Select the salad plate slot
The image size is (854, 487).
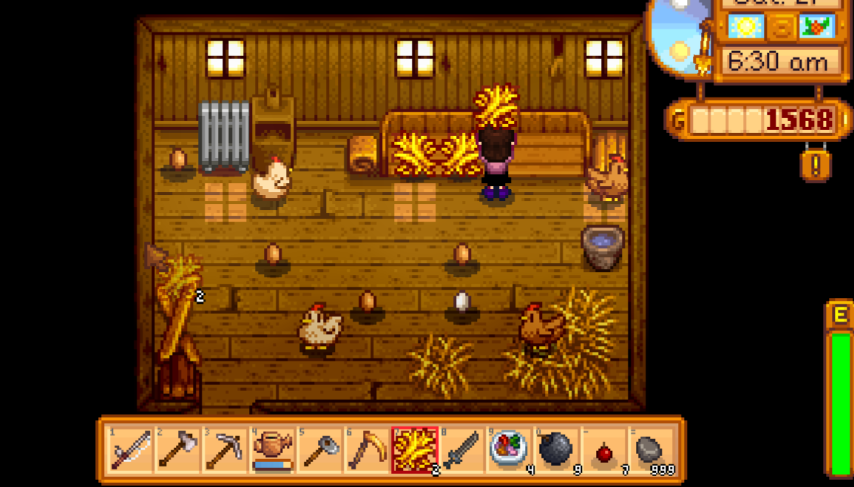[510, 450]
